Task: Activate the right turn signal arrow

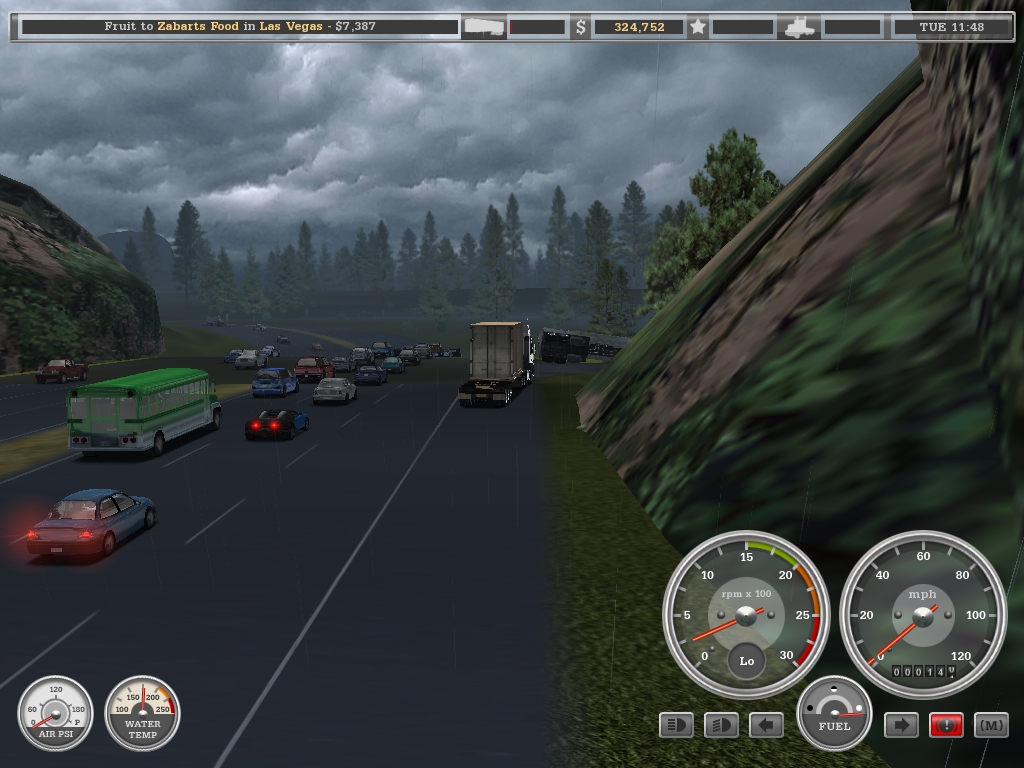Action: (x=901, y=725)
